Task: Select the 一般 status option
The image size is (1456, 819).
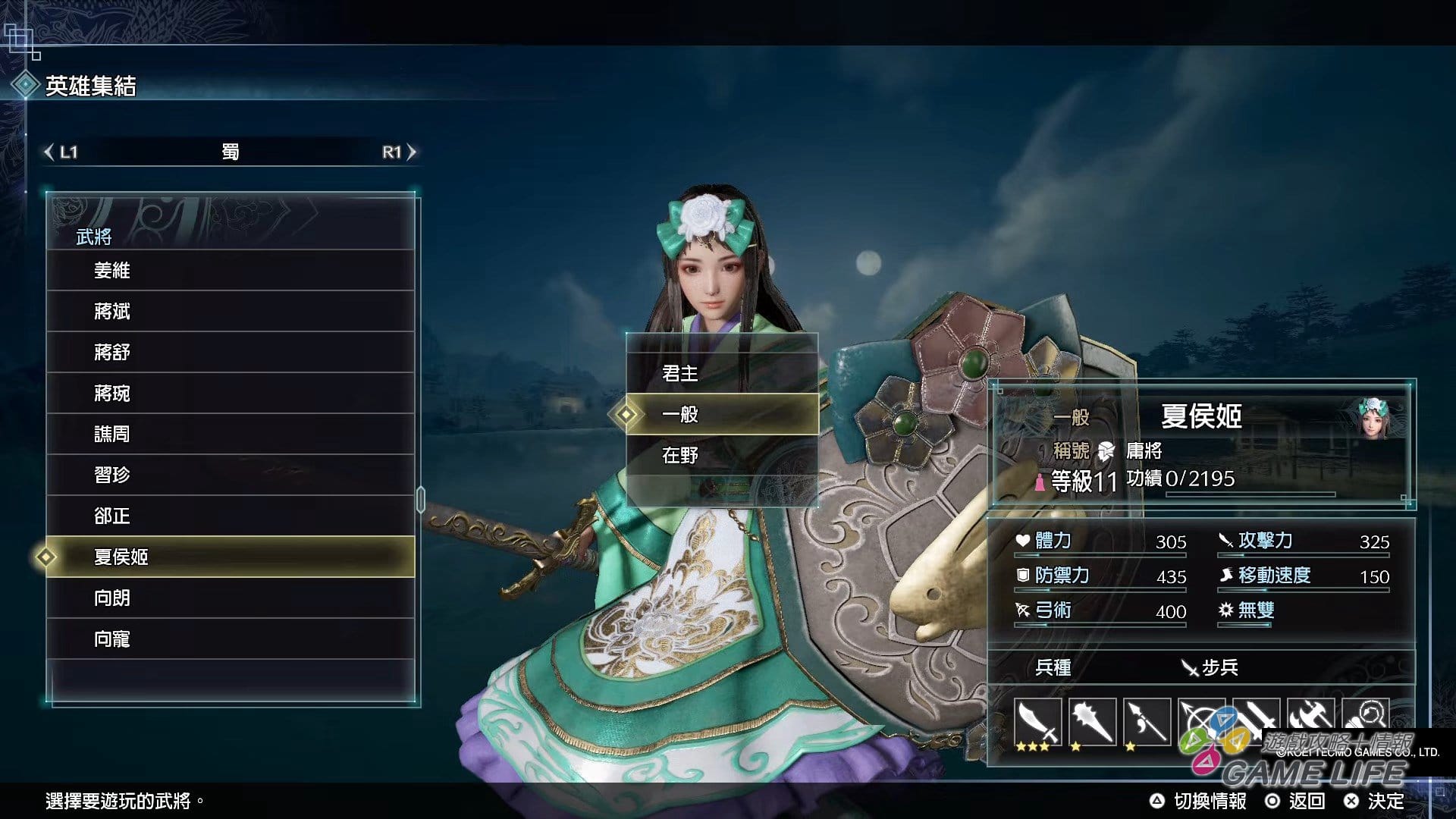Action: click(721, 414)
